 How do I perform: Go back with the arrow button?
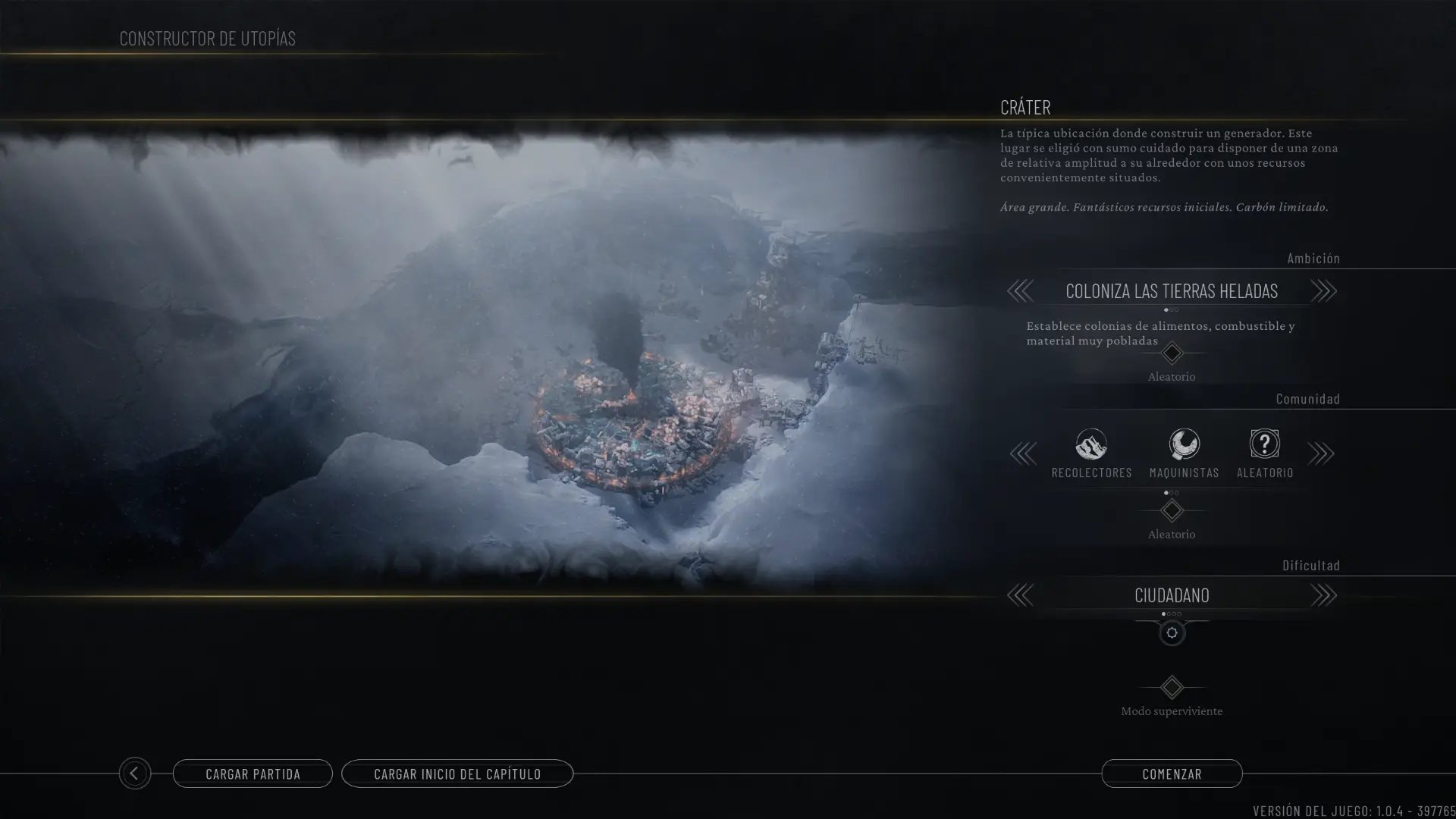pyautogui.click(x=134, y=773)
